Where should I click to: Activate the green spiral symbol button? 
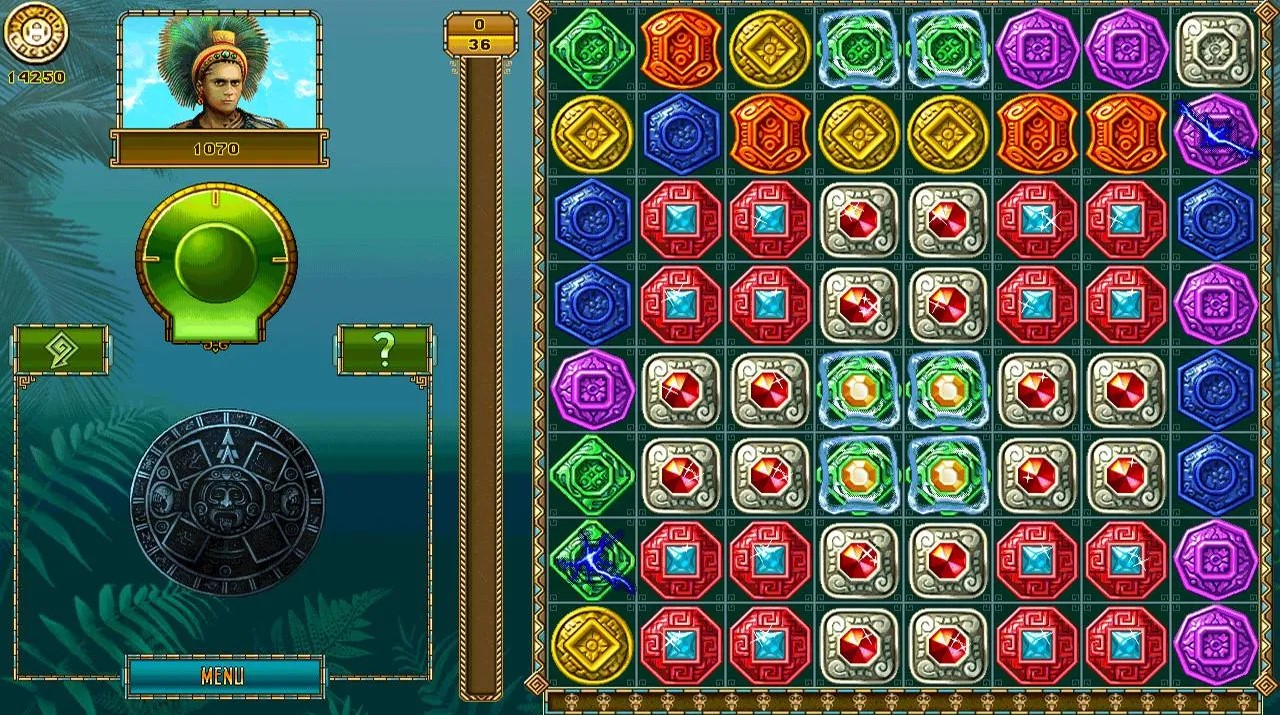[60, 350]
